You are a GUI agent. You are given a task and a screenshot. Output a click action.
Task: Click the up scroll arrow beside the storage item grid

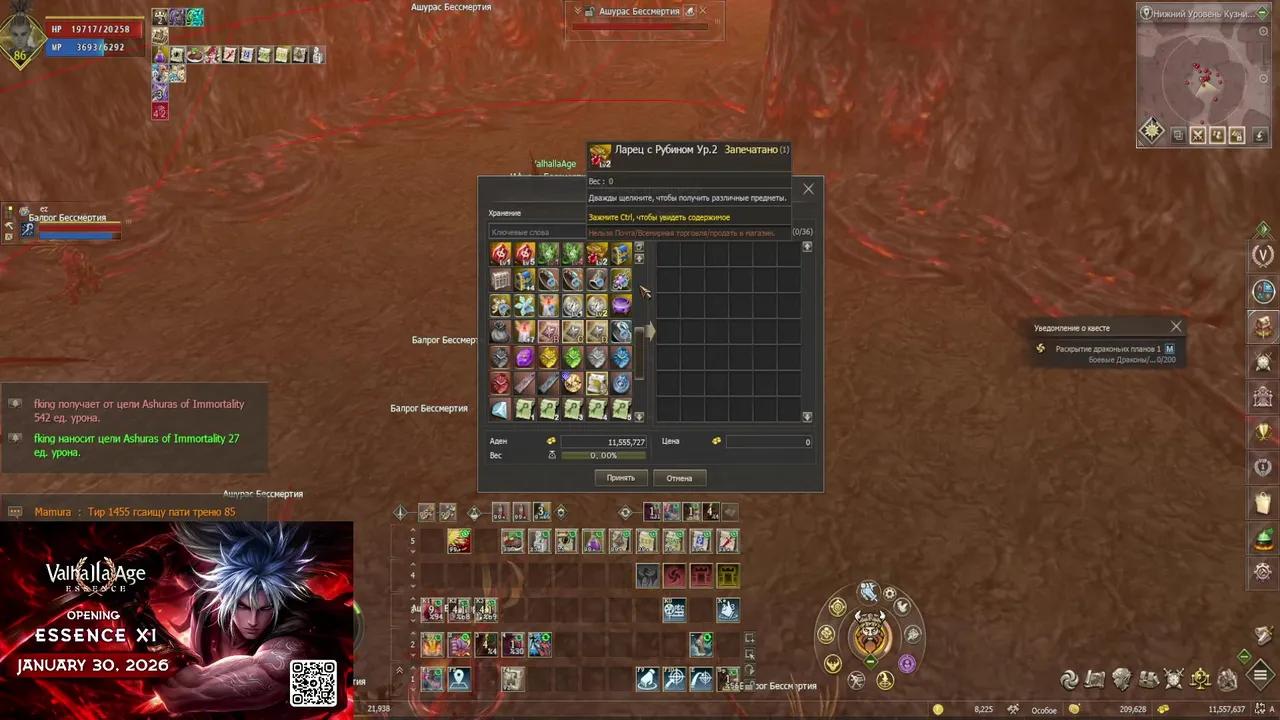[639, 247]
